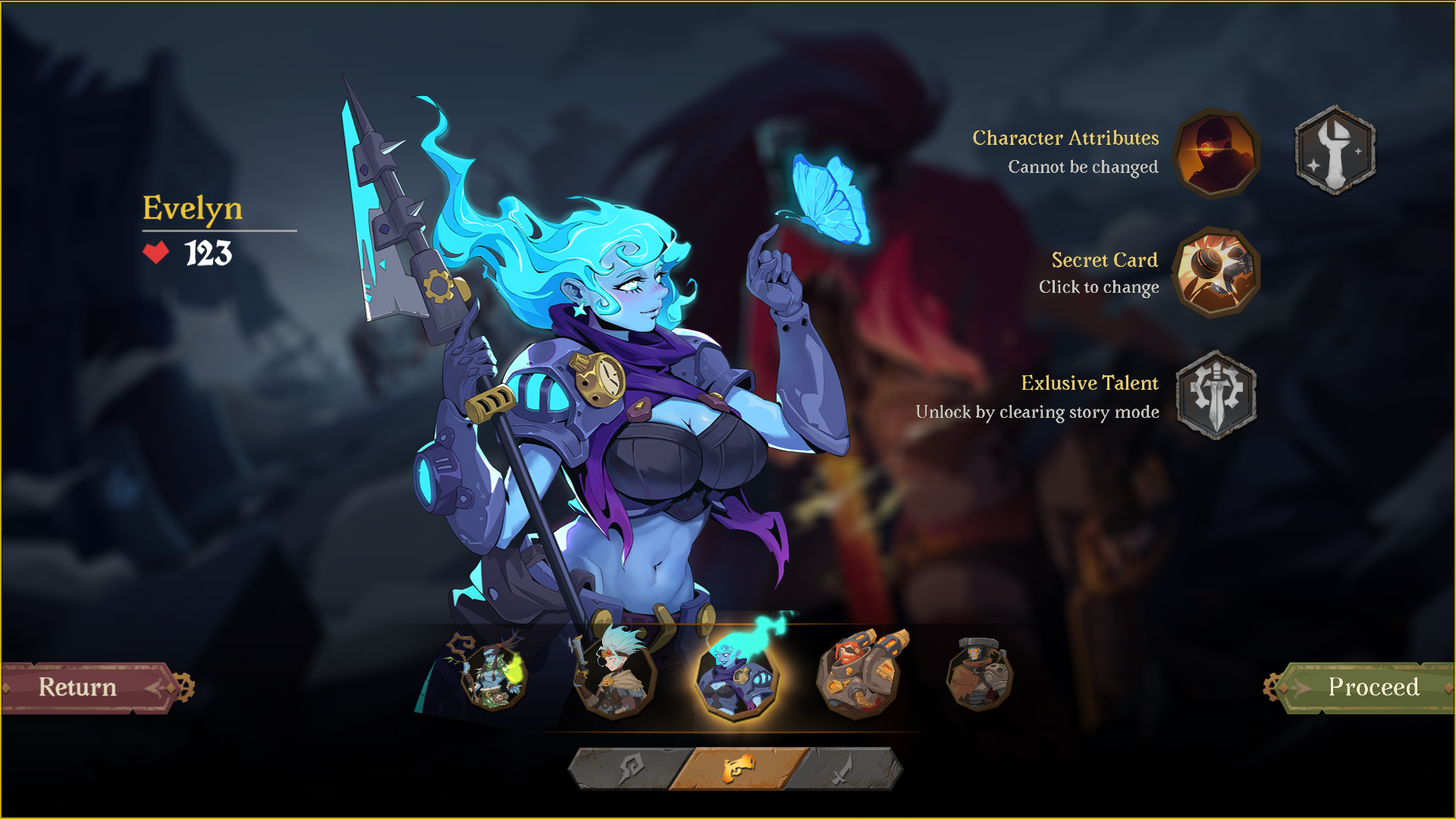Click the red heart health icon
Image resolution: width=1456 pixels, height=819 pixels.
coord(155,251)
